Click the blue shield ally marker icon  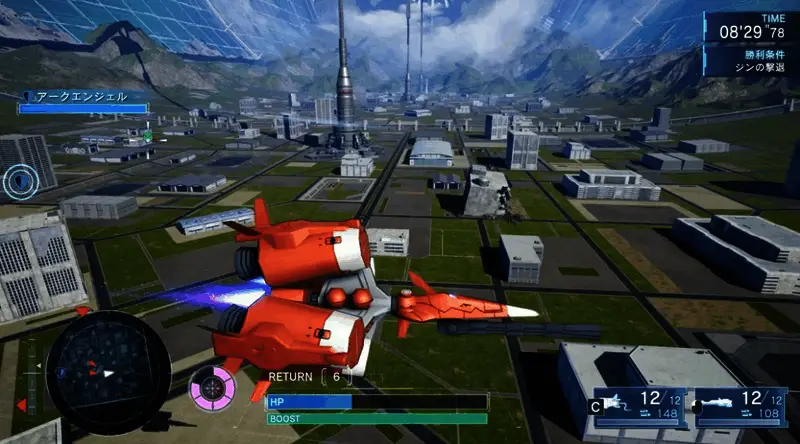tap(19, 180)
